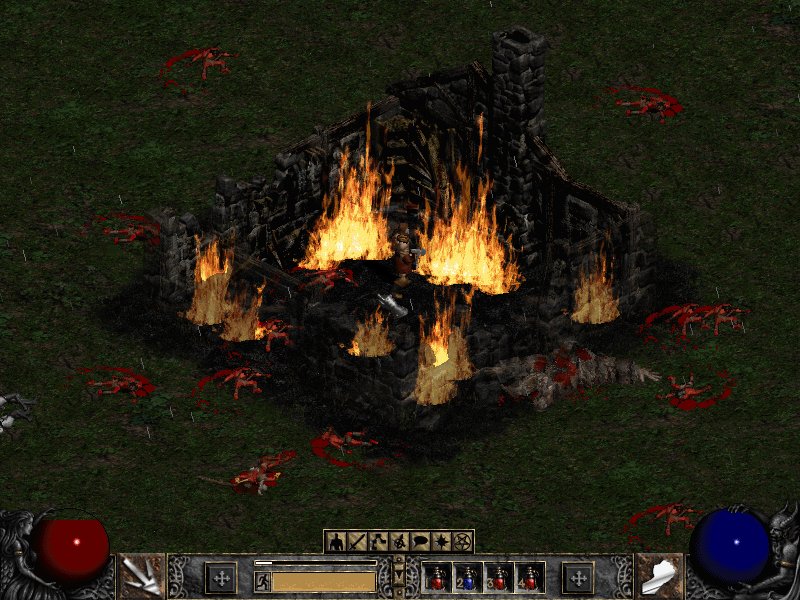Use the red potion in belt slot 1
This screenshot has height=600, width=800.
436,578
